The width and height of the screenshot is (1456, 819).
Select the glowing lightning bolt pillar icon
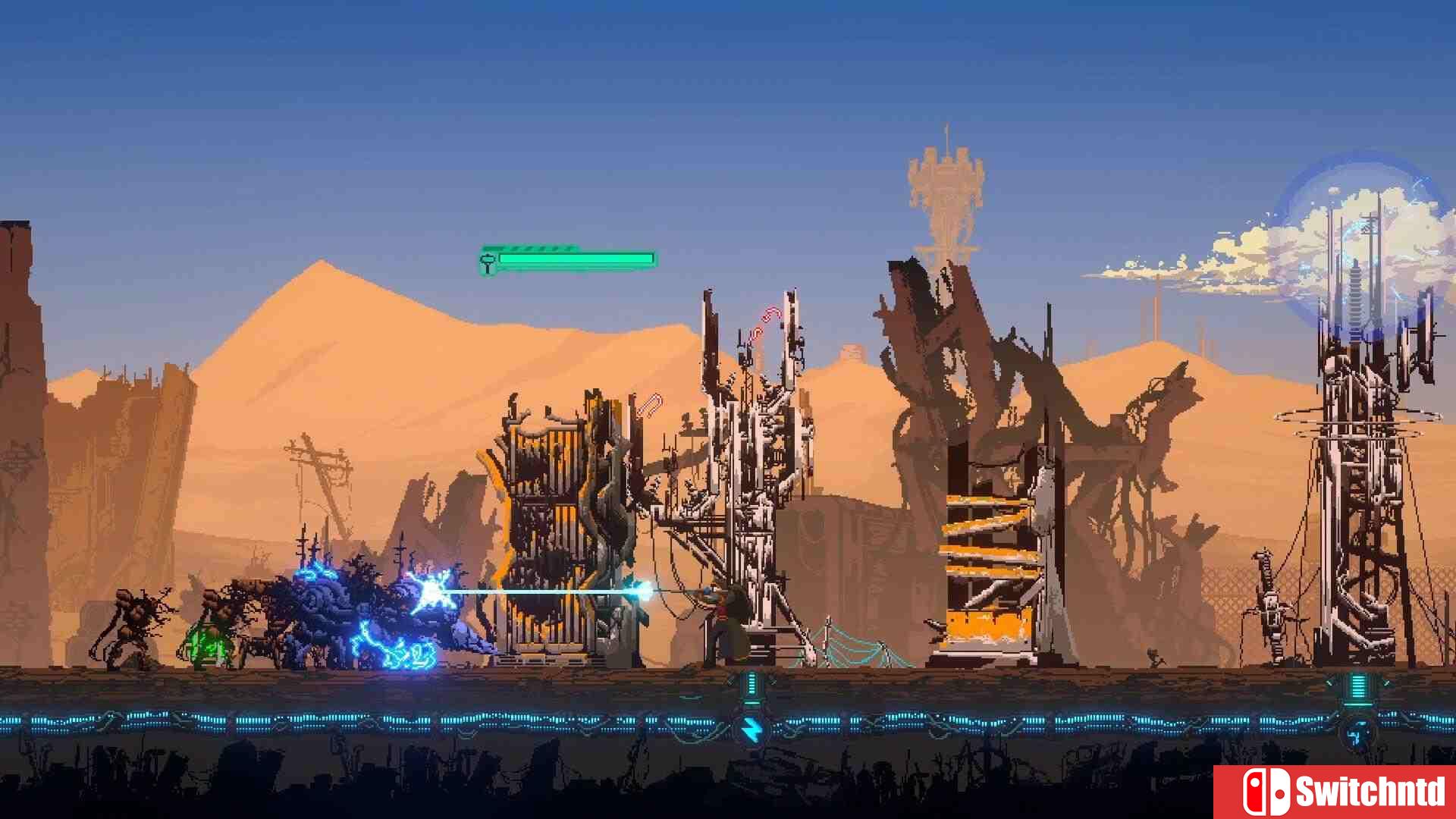(752, 730)
